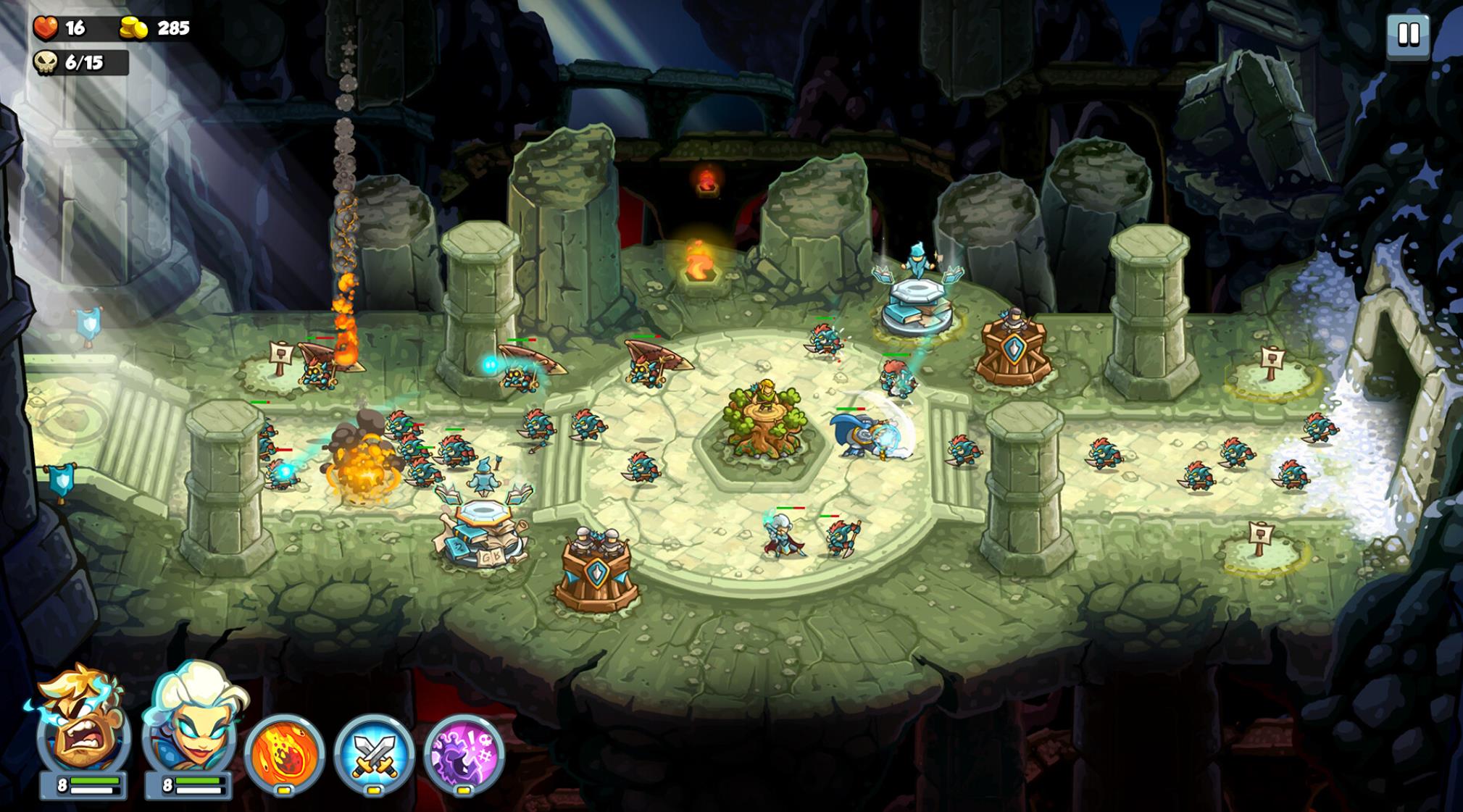Call reinforcements with crossed swords ability
The image size is (1463, 812).
pyautogui.click(x=374, y=753)
